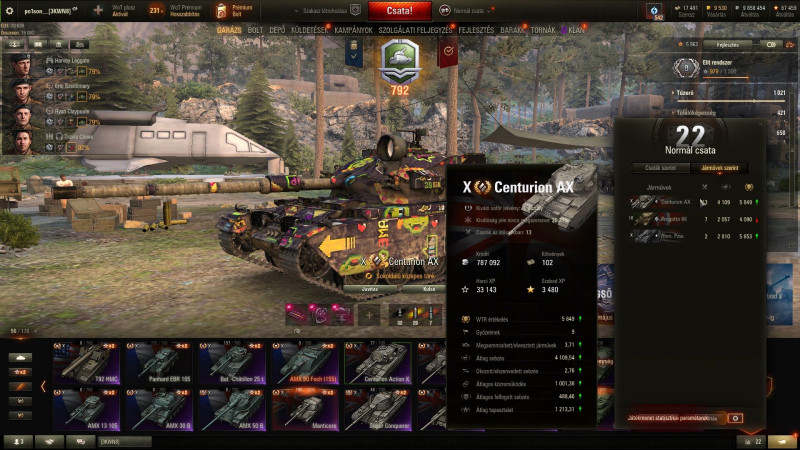Open the BARAKK (barracks) menu
The width and height of the screenshot is (800, 450).
513,30
